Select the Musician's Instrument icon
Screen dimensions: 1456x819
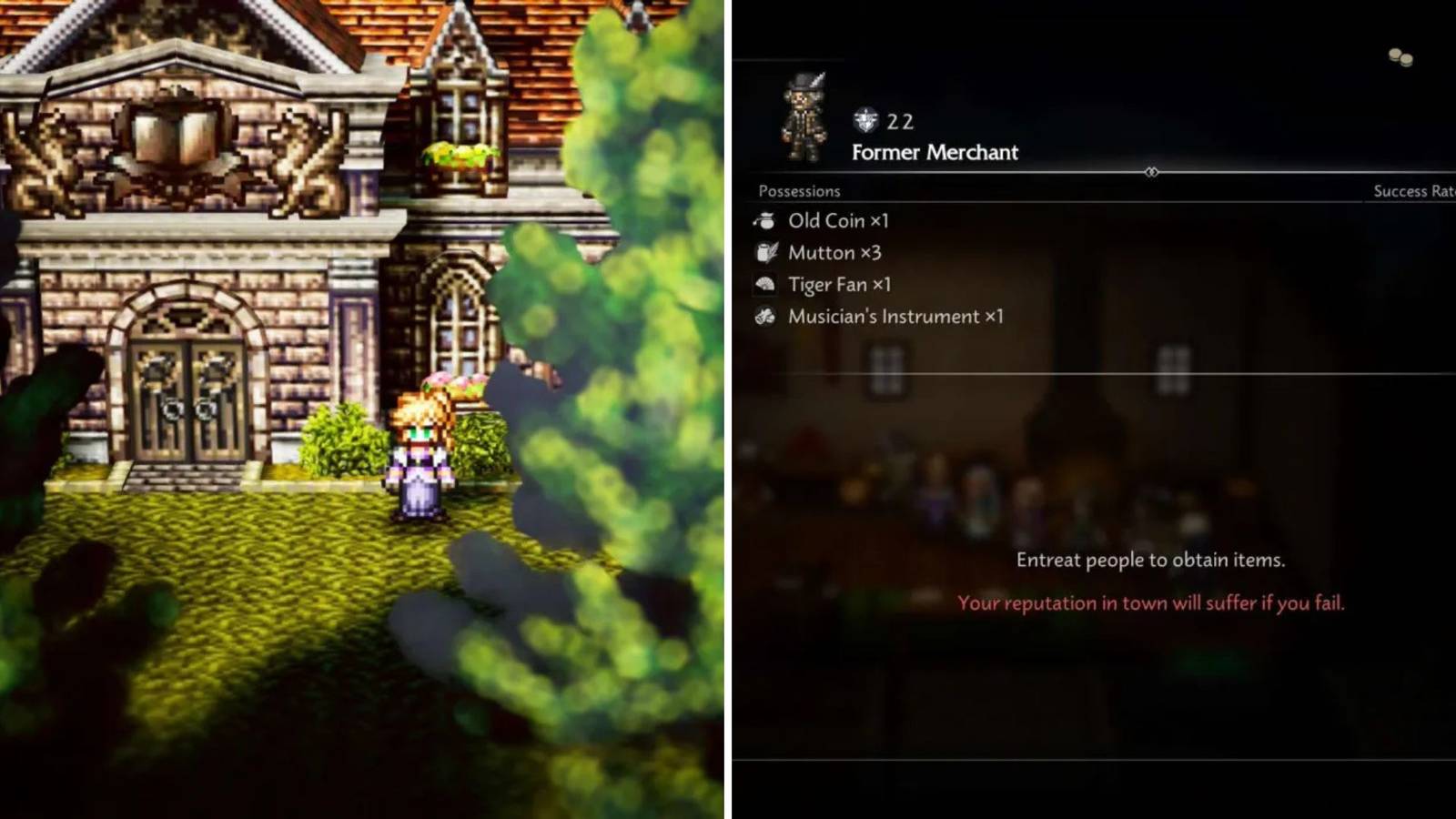pos(763,316)
